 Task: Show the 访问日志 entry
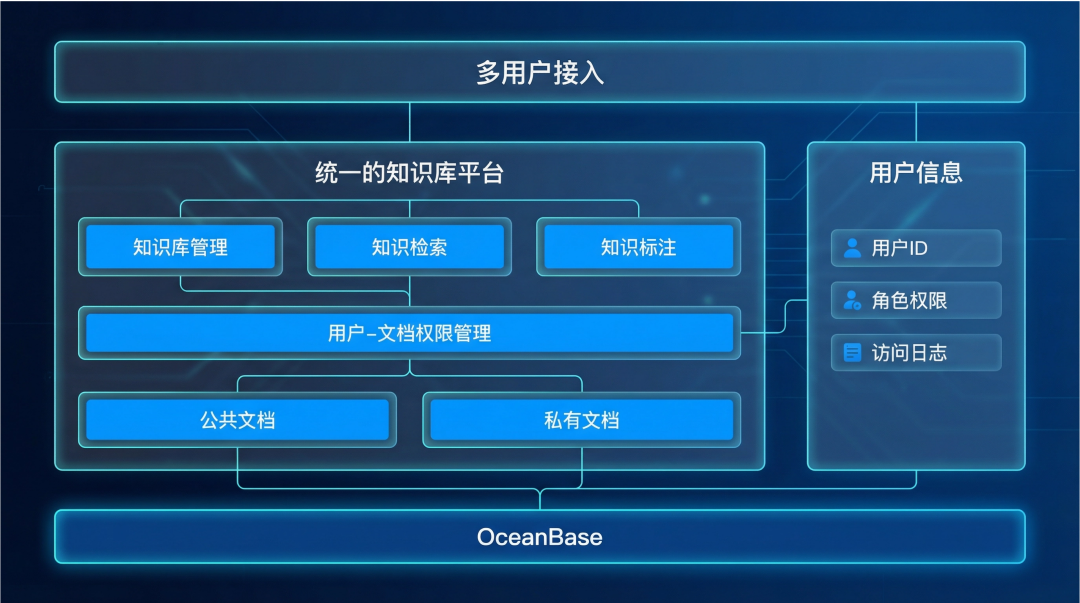pyautogui.click(x=915, y=352)
